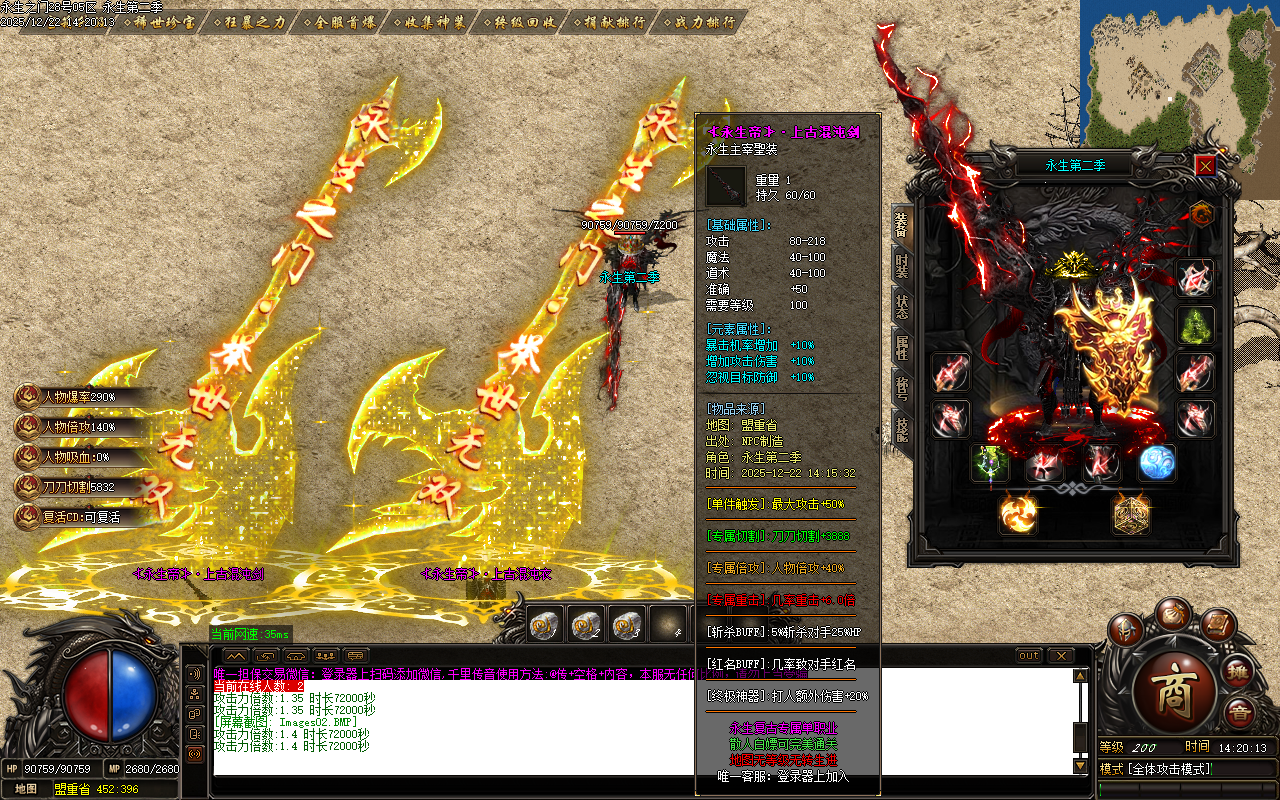Switch to the 状态 tab

[x=901, y=308]
